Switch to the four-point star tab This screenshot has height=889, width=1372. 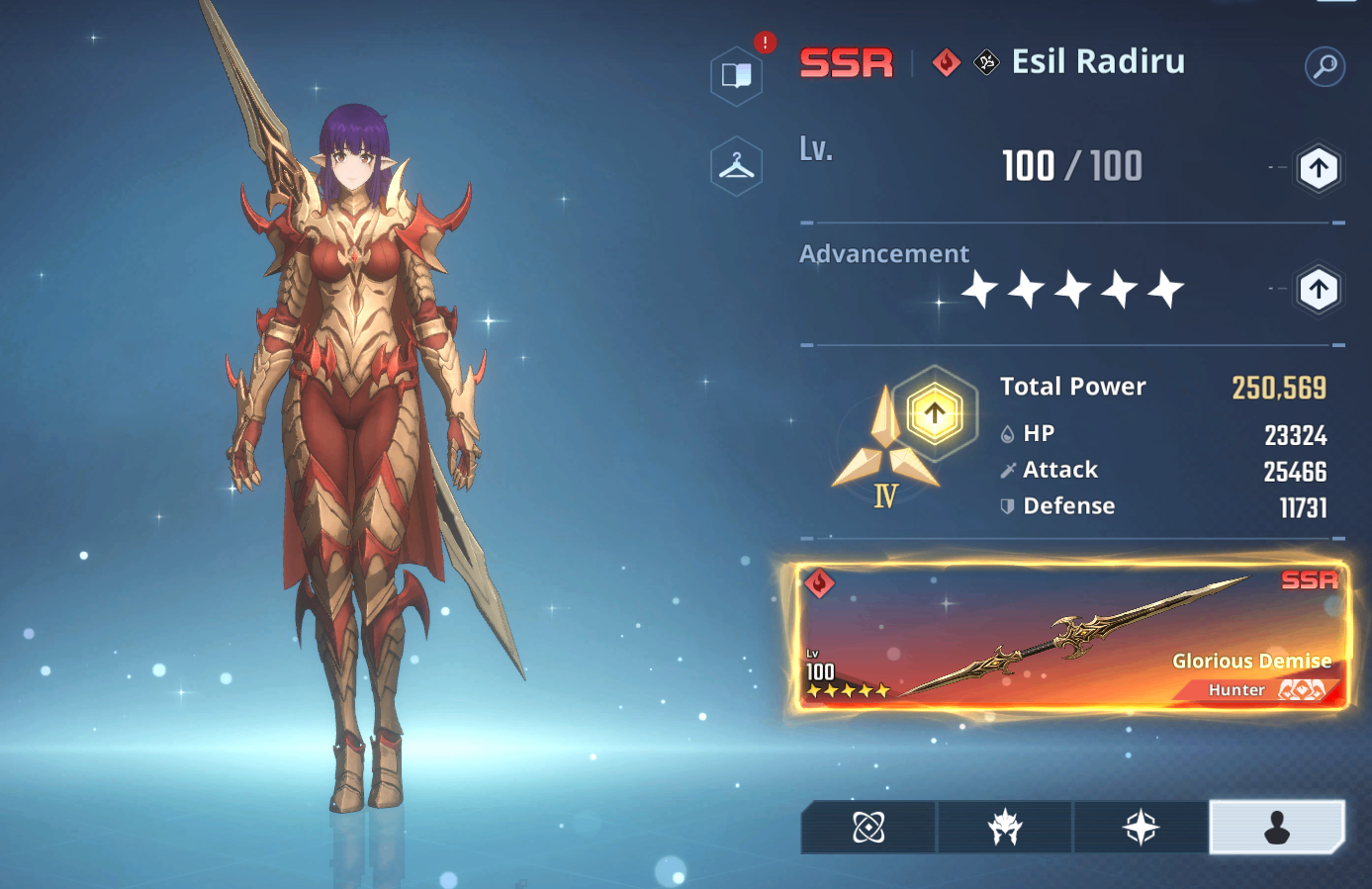1141,827
